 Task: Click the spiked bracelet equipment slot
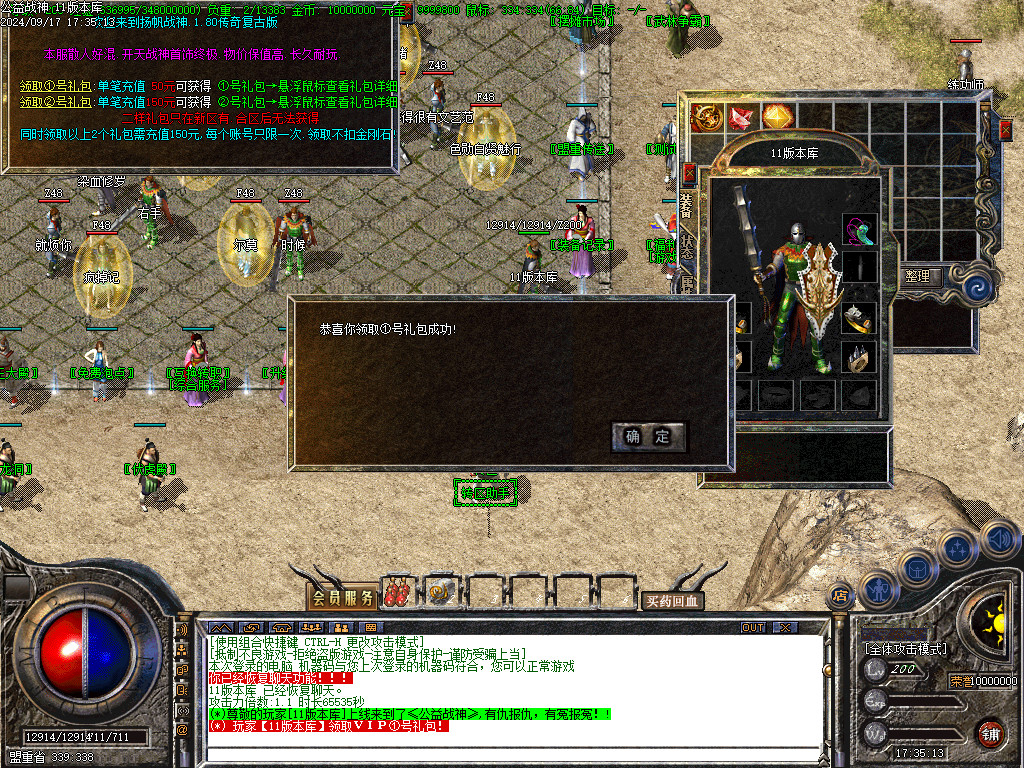pos(859,357)
